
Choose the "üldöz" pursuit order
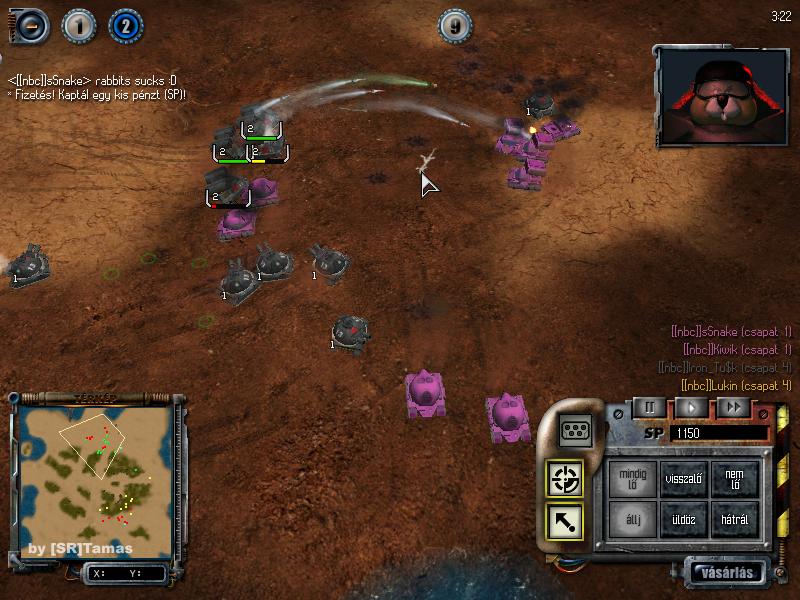click(684, 520)
